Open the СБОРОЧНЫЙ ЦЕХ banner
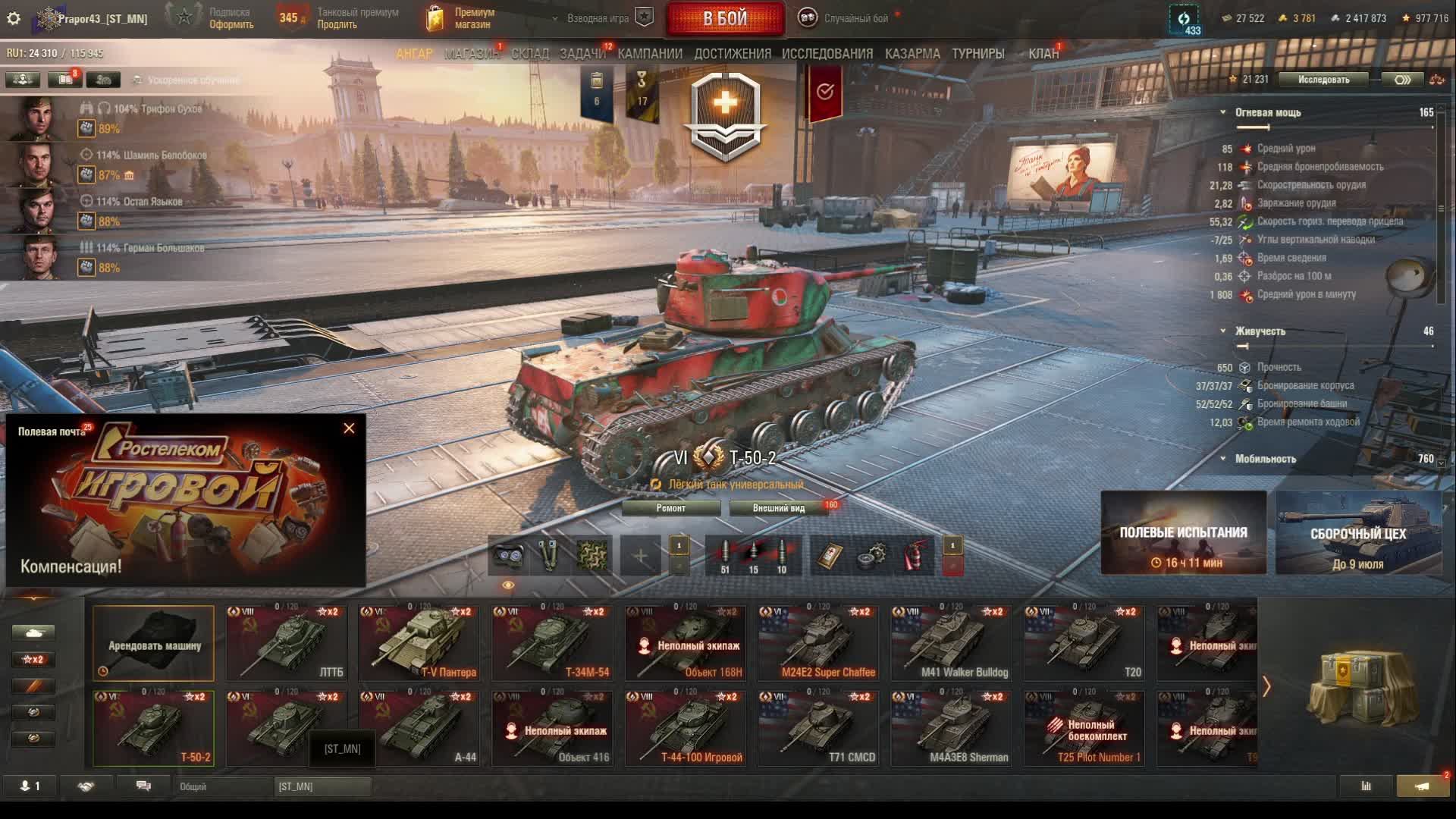Screen dimensions: 1456x819 pos(1357,533)
